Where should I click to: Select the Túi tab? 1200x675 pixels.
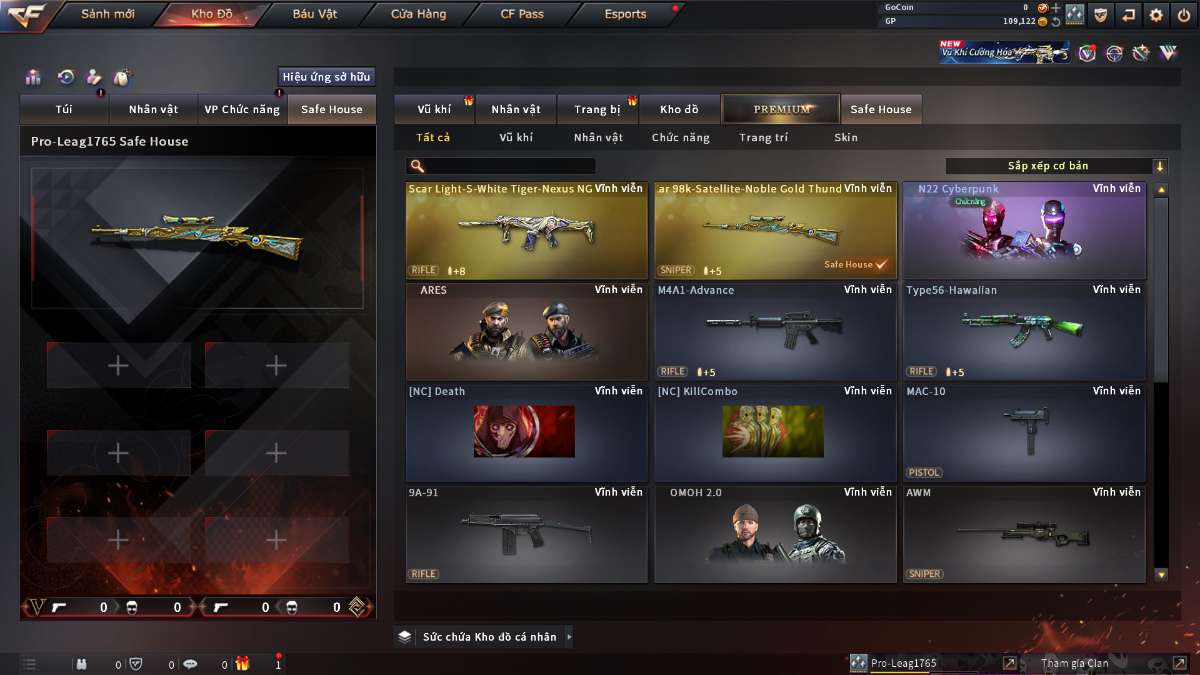pos(64,109)
